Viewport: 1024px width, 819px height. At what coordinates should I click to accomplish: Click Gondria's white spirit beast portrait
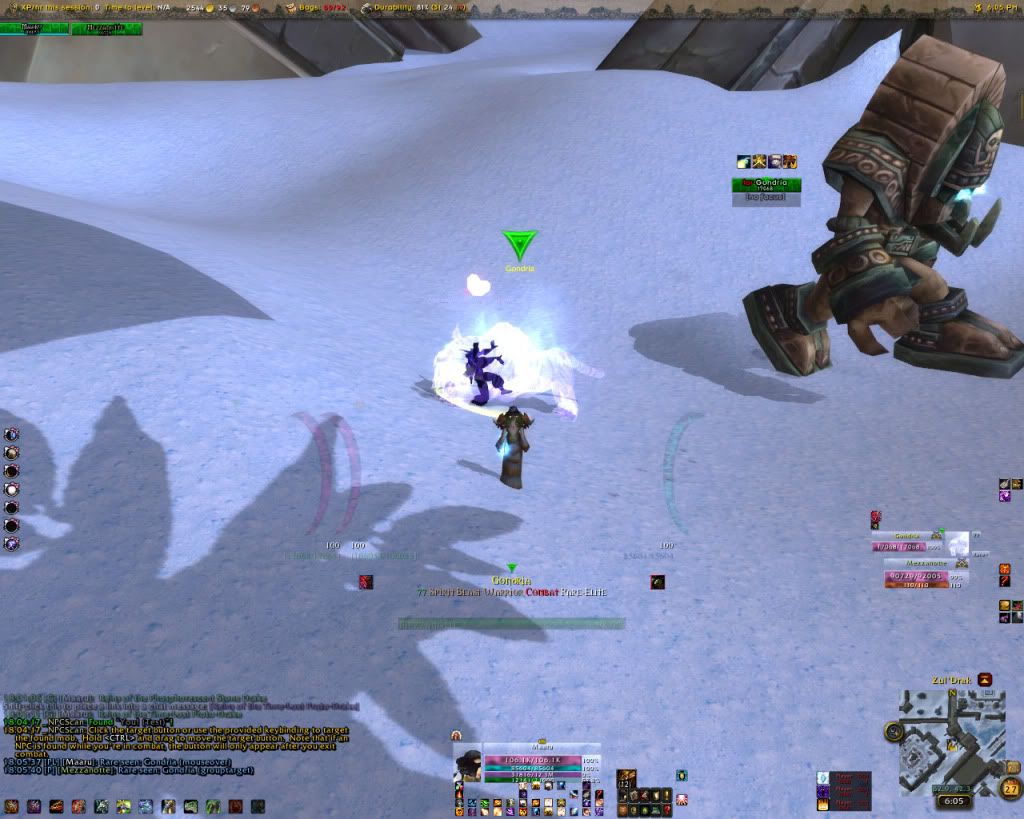click(x=957, y=543)
